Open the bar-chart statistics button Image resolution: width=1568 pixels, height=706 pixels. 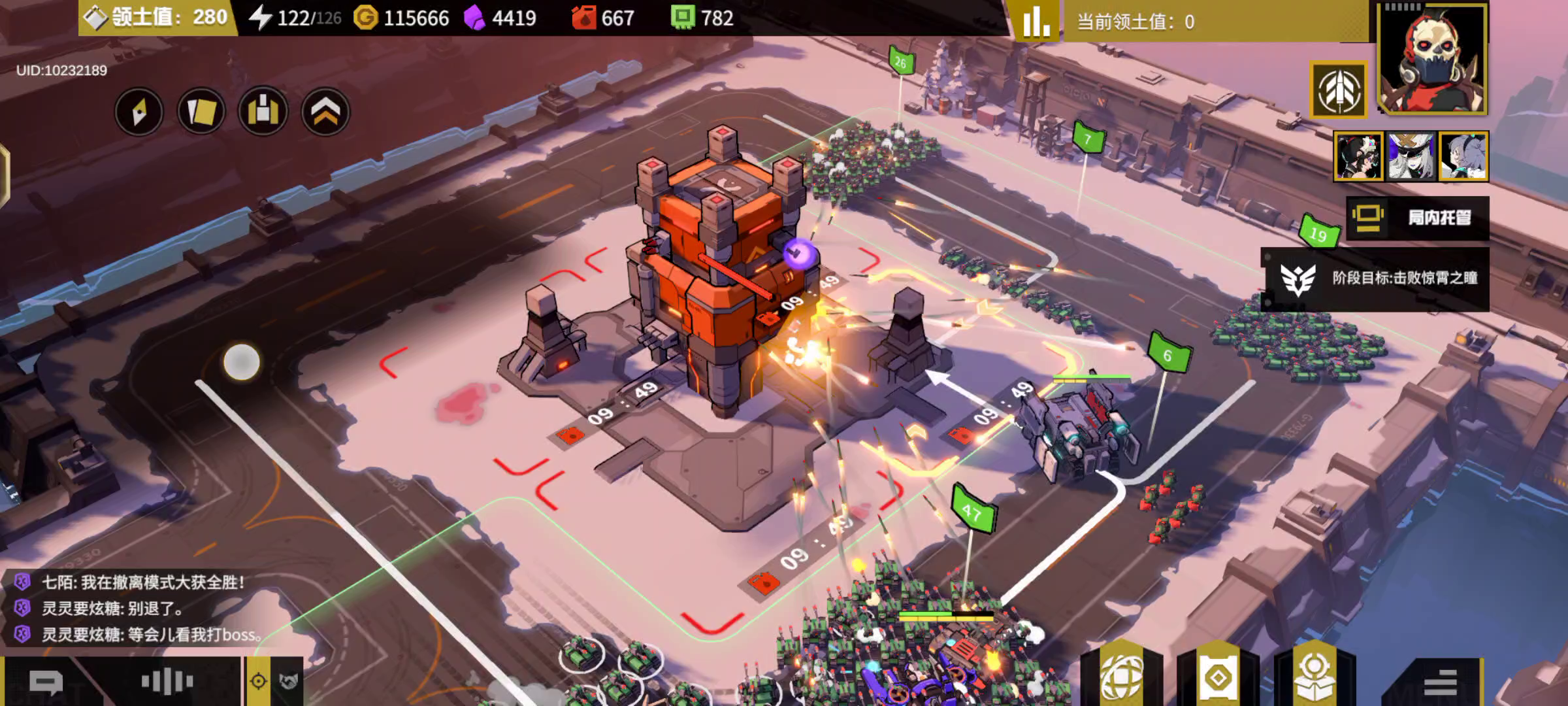point(1037,22)
